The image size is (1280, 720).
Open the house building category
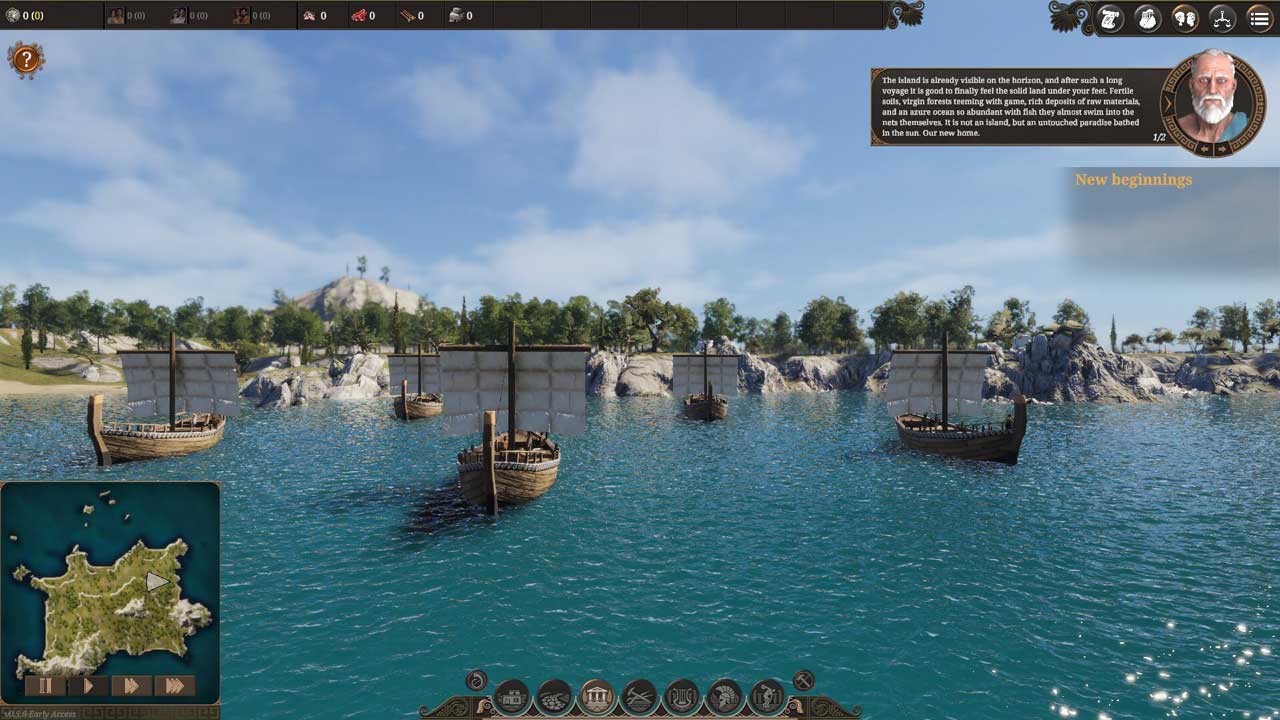[512, 696]
